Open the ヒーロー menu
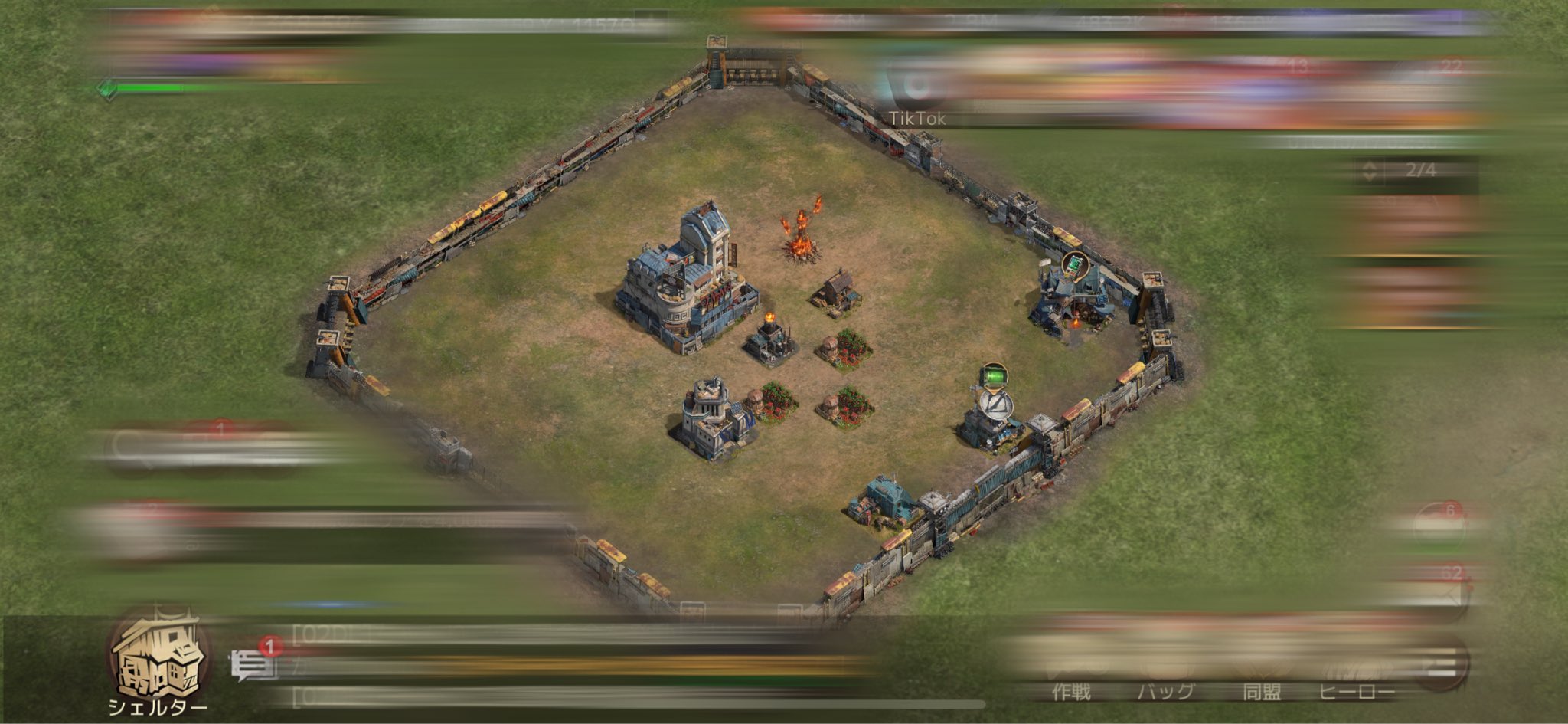Viewport: 1568px width, 724px height. [1356, 674]
